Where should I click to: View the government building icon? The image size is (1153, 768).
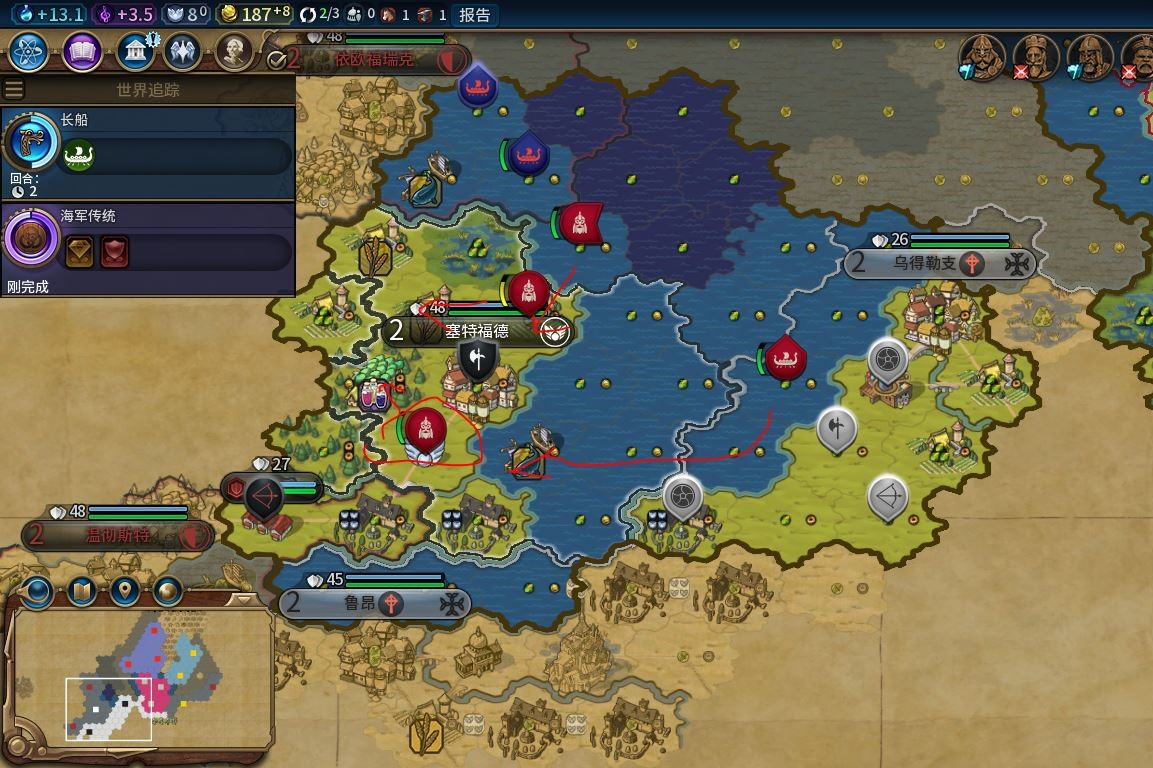point(134,52)
